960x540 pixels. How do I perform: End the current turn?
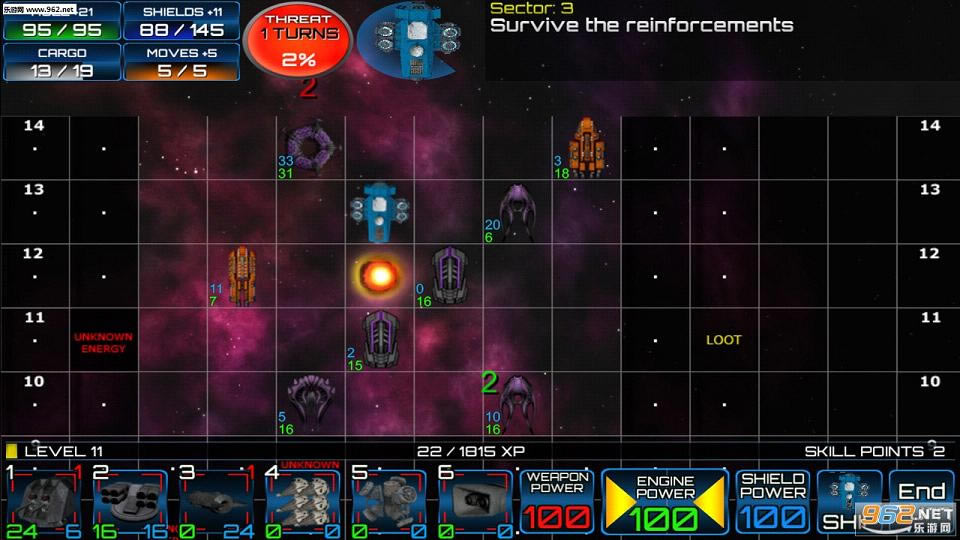point(922,501)
